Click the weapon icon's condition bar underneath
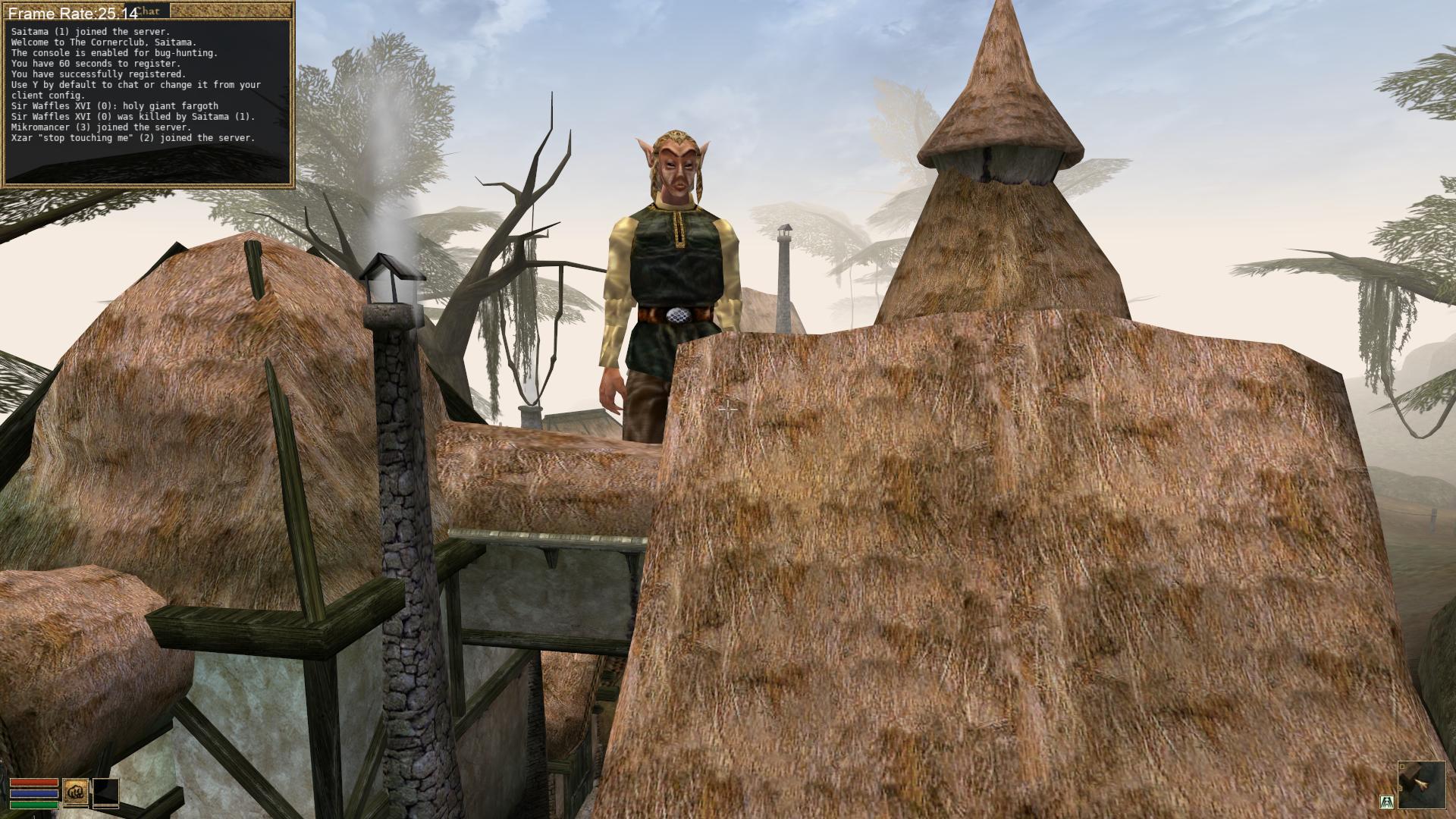Image resolution: width=1456 pixels, height=819 pixels. [76, 807]
